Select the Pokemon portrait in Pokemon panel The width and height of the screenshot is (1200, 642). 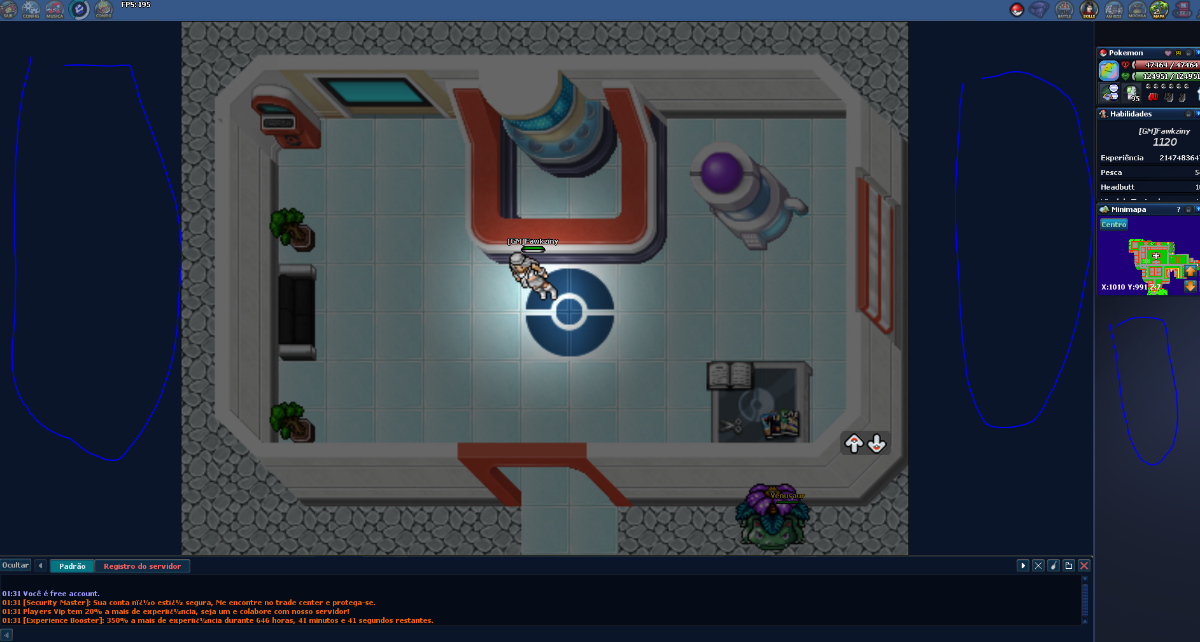1109,70
